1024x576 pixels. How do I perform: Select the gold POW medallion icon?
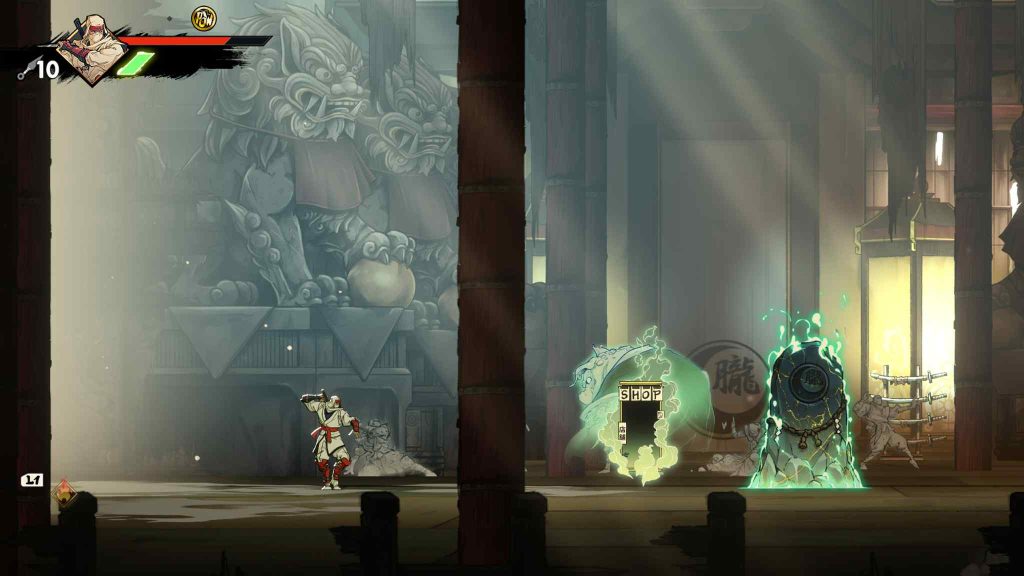pos(204,17)
